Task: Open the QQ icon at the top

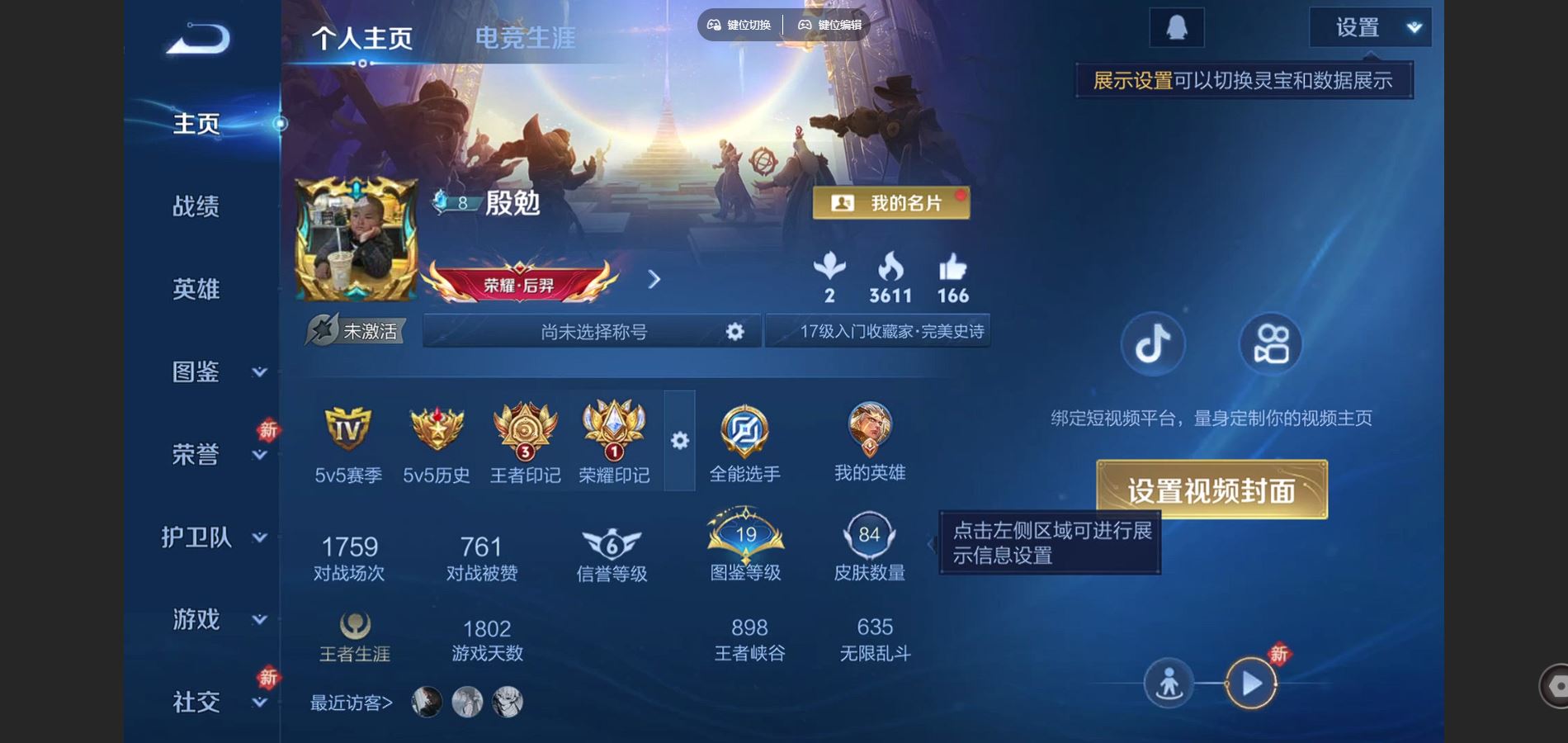Action: pyautogui.click(x=1178, y=26)
